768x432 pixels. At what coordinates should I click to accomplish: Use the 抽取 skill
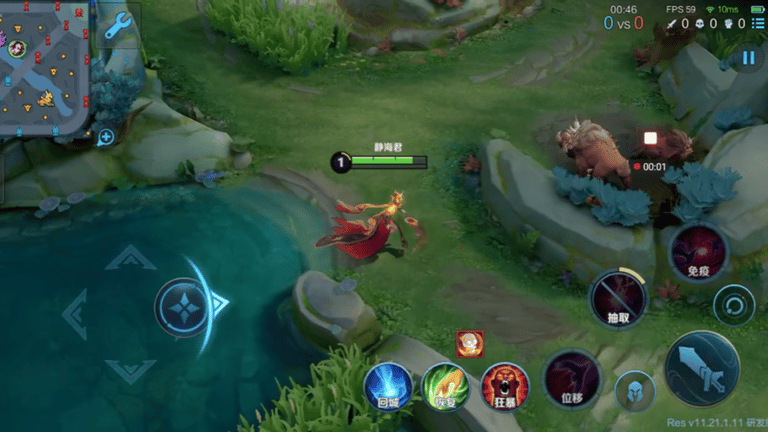pos(619,298)
